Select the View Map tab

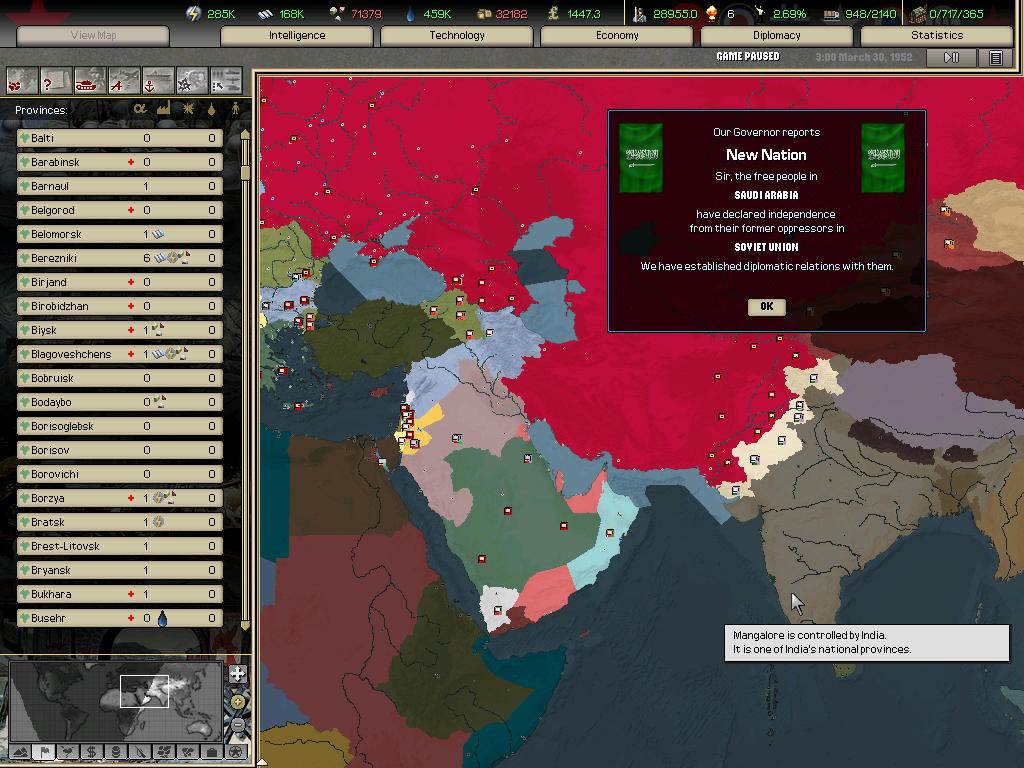pos(94,36)
